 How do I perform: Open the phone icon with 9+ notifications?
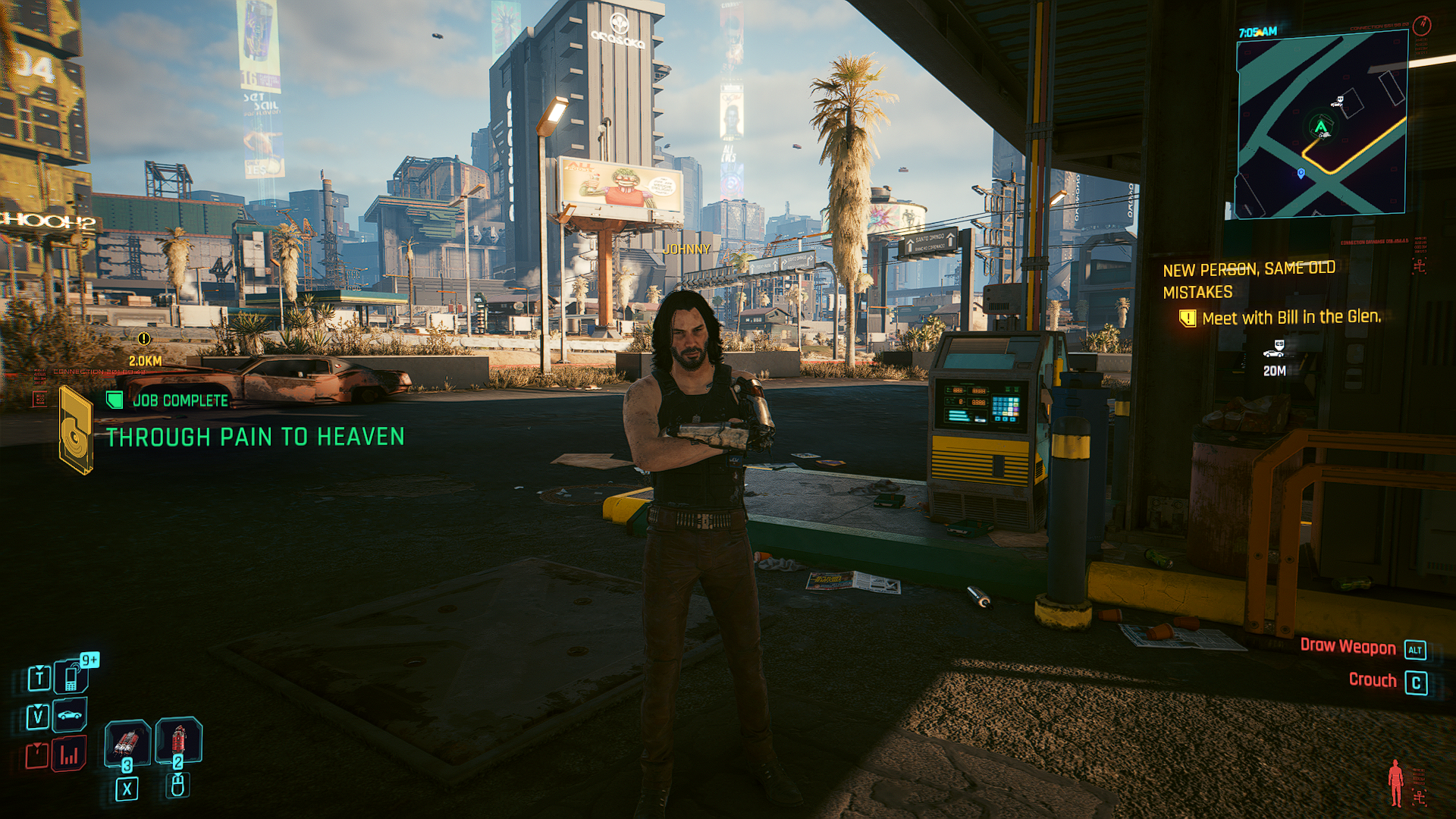[72, 676]
